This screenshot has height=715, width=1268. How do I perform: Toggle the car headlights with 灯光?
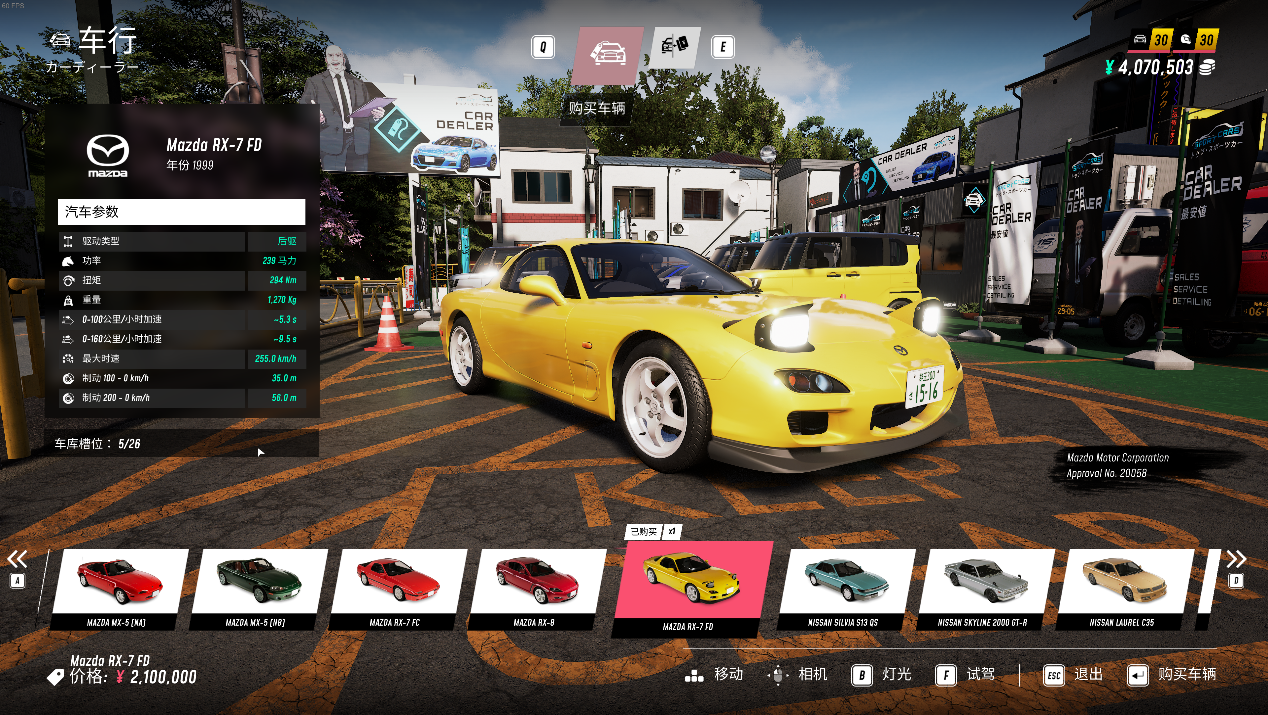coord(883,675)
